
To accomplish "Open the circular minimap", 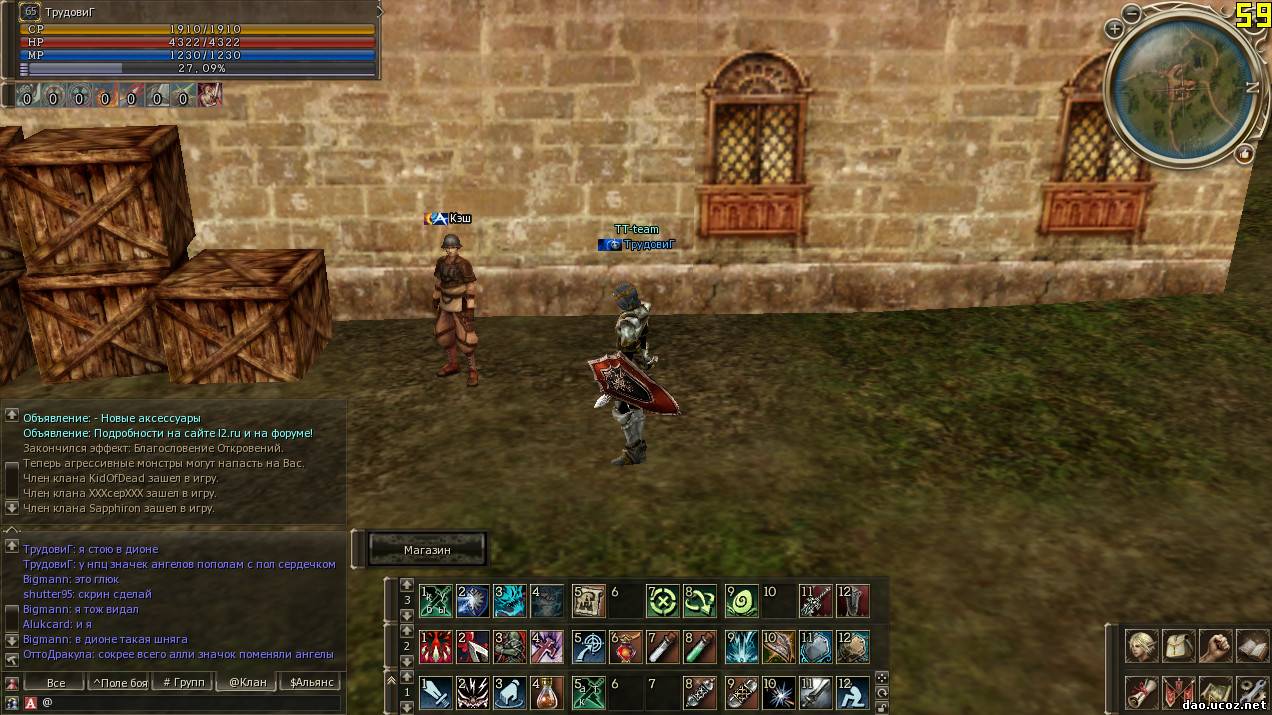I will pyautogui.click(x=1181, y=88).
